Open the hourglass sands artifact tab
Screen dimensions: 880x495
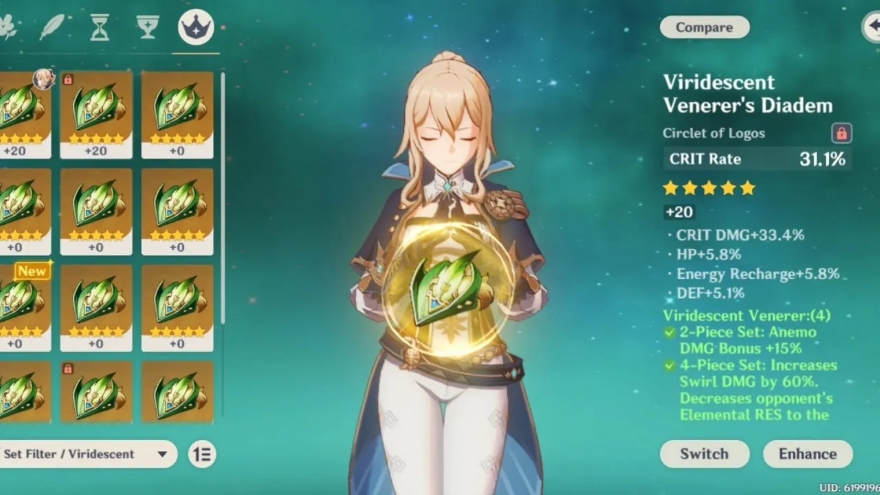pos(100,27)
